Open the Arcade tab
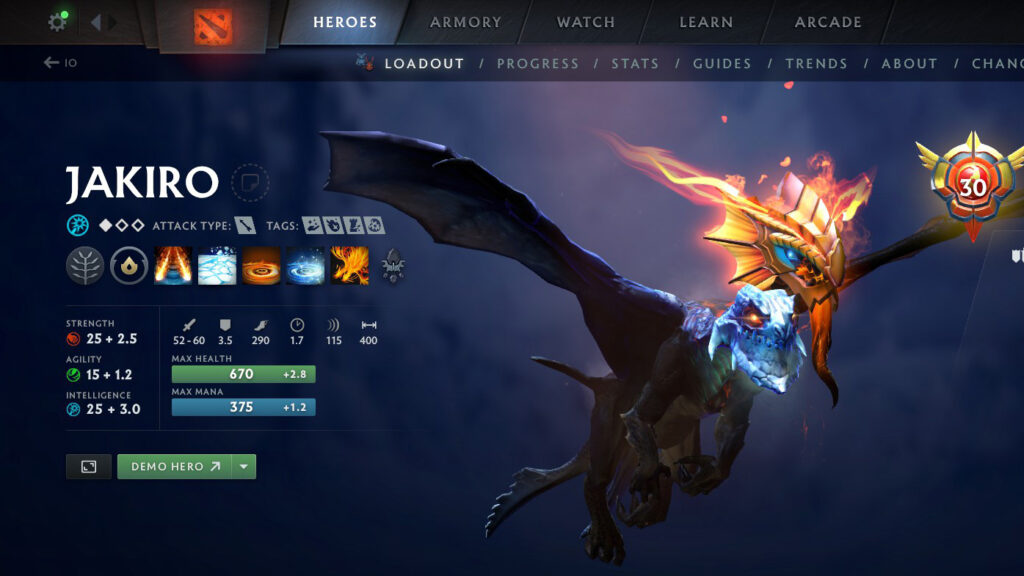The width and height of the screenshot is (1024, 576). 828,22
